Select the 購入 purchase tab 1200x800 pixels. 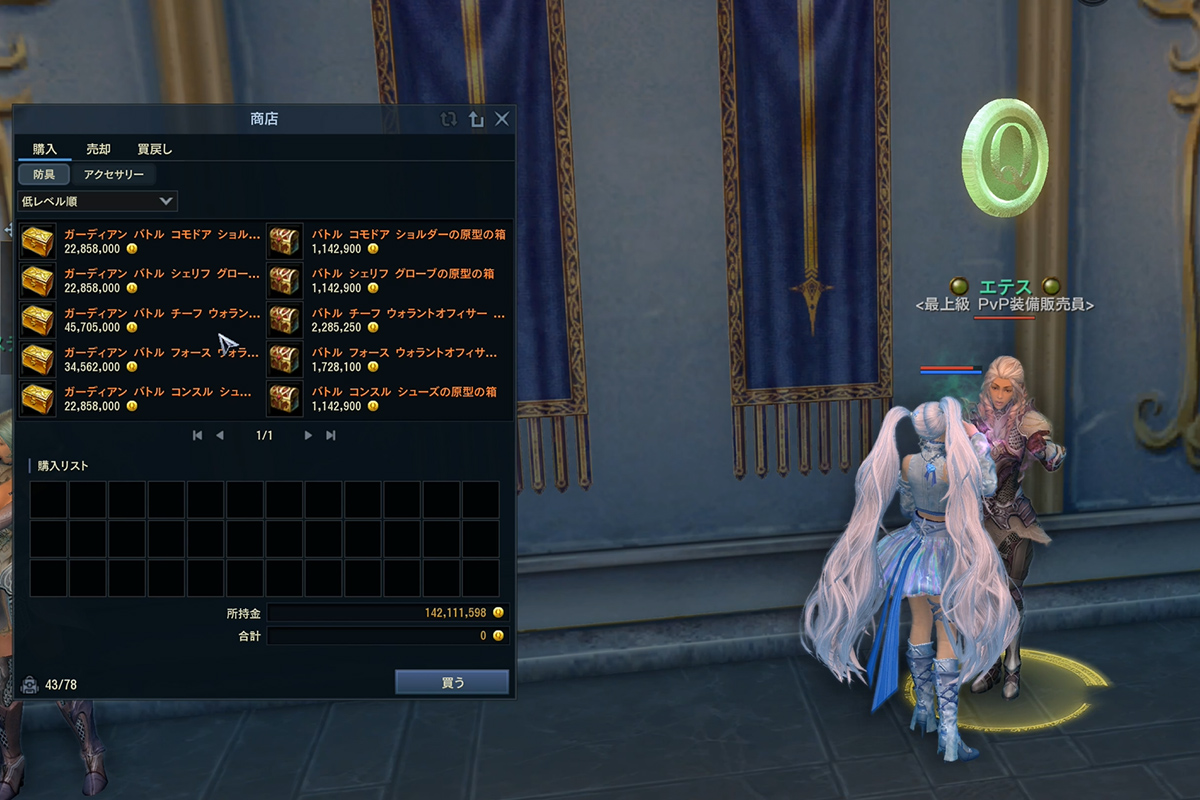[x=45, y=149]
